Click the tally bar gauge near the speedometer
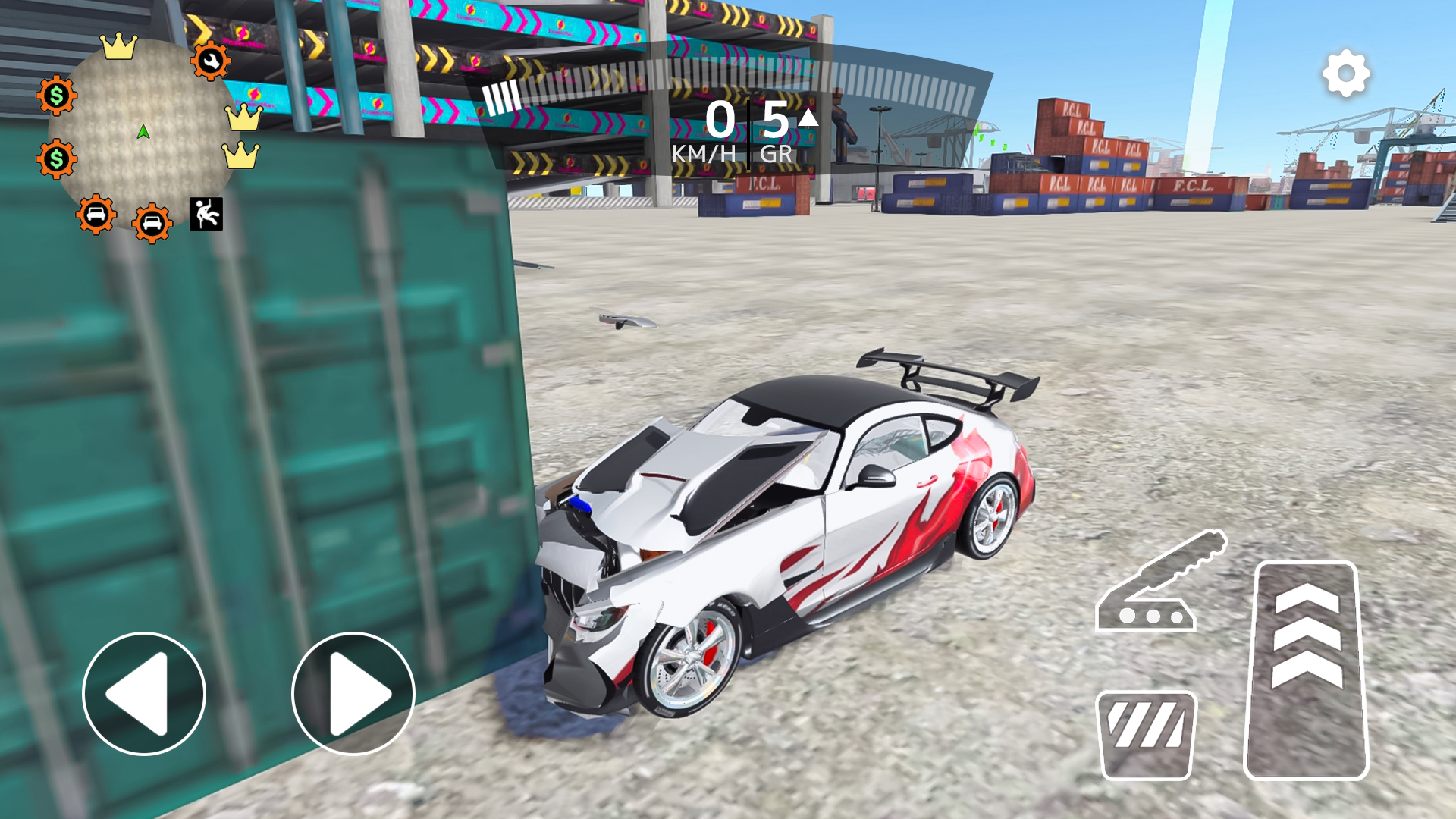 coord(500,97)
